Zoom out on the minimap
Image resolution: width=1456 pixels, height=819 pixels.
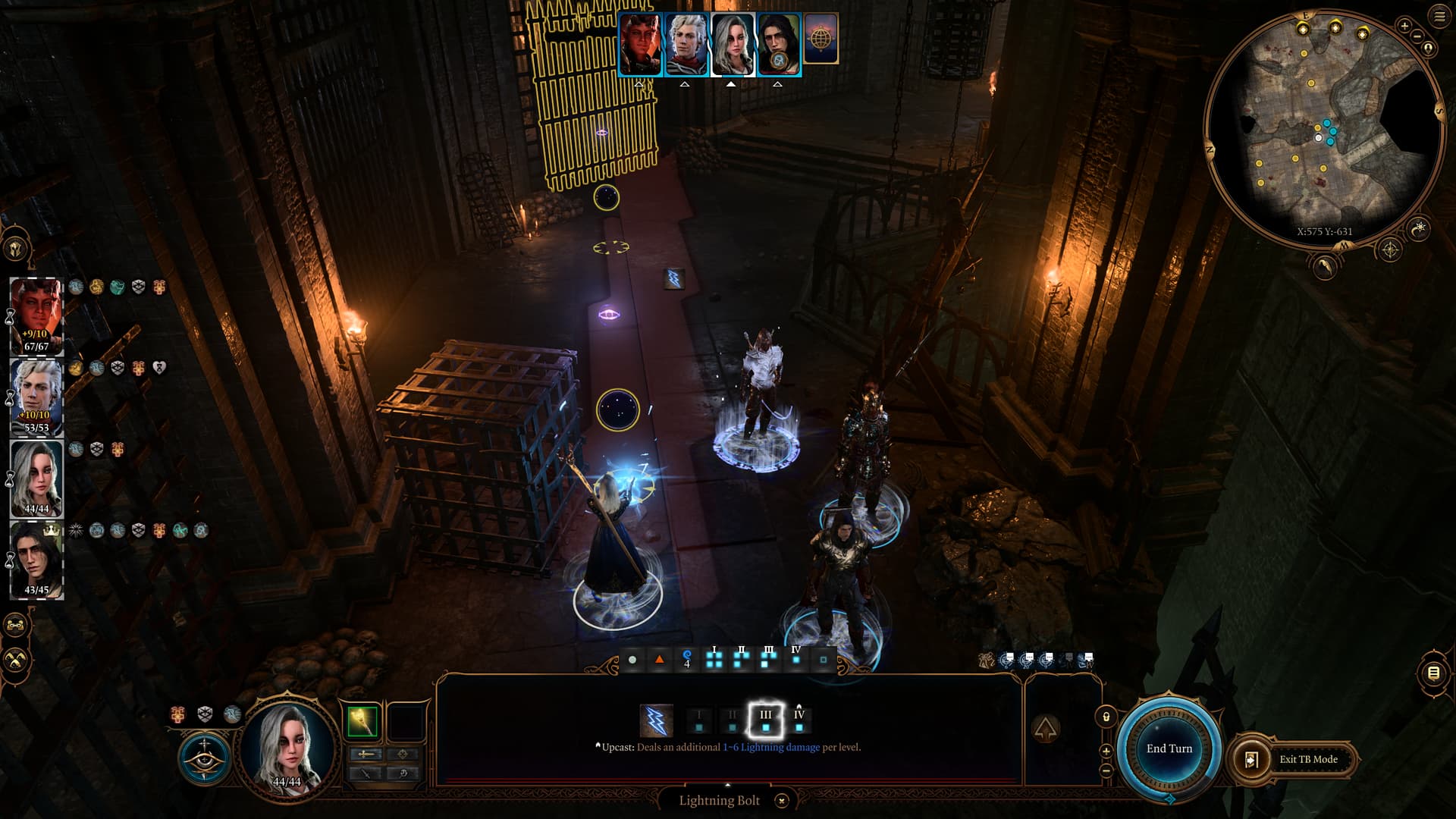[x=1417, y=36]
